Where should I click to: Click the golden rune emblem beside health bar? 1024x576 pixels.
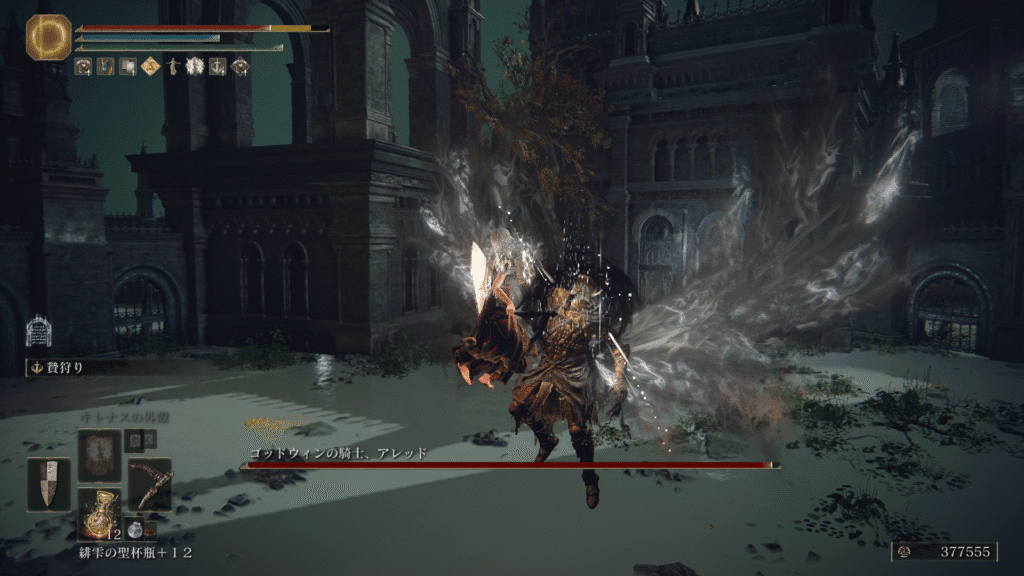pyautogui.click(x=46, y=35)
